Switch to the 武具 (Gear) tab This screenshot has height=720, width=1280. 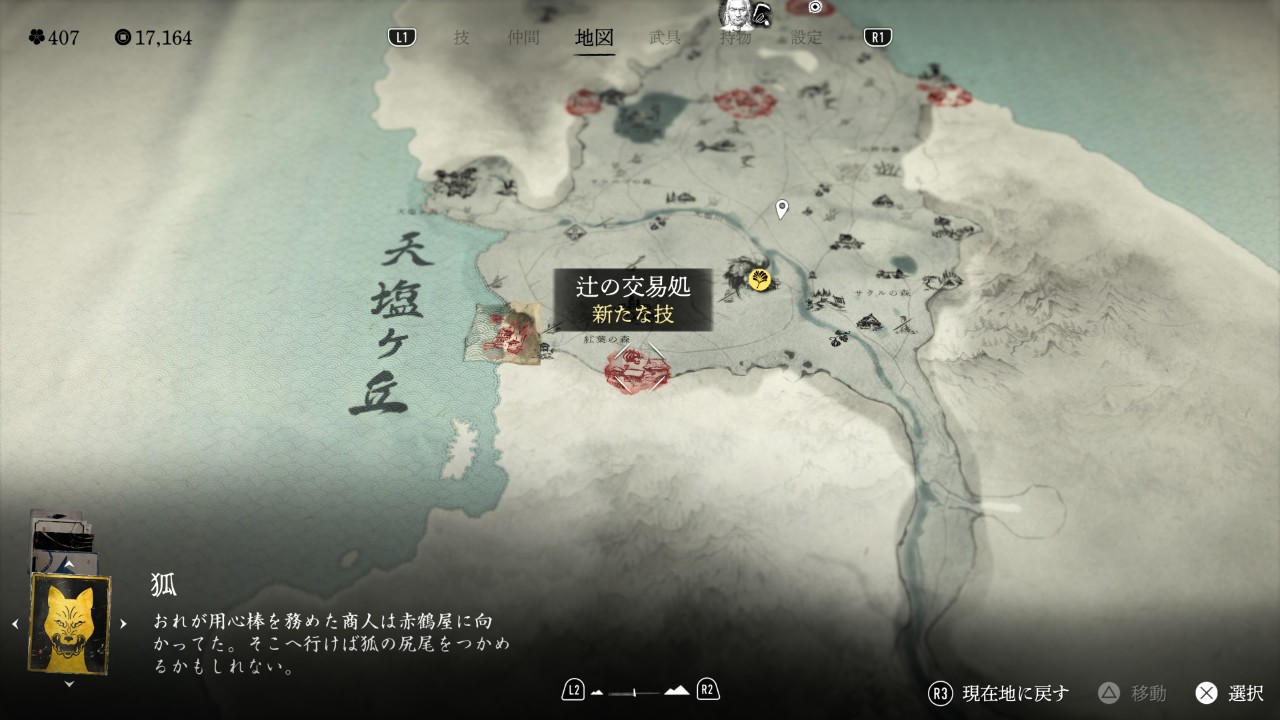pyautogui.click(x=665, y=38)
